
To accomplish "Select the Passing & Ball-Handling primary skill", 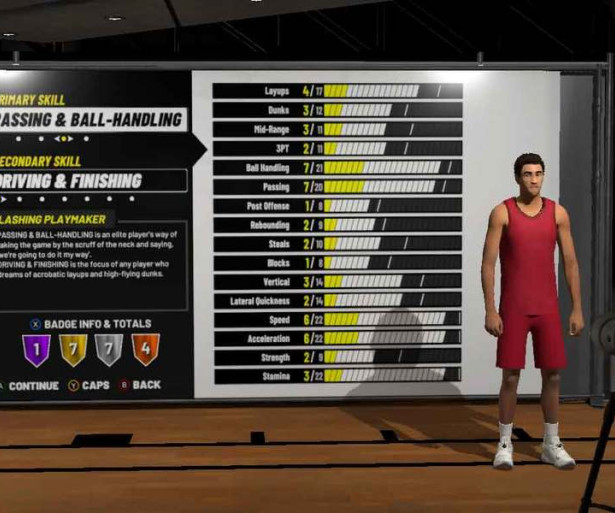I will tap(92, 121).
